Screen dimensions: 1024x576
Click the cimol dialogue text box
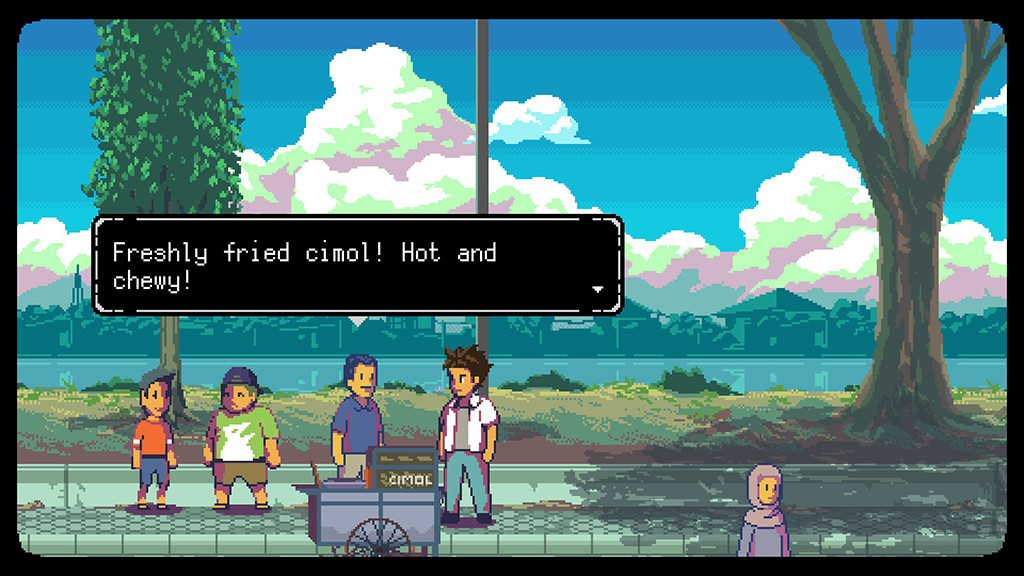click(x=358, y=265)
